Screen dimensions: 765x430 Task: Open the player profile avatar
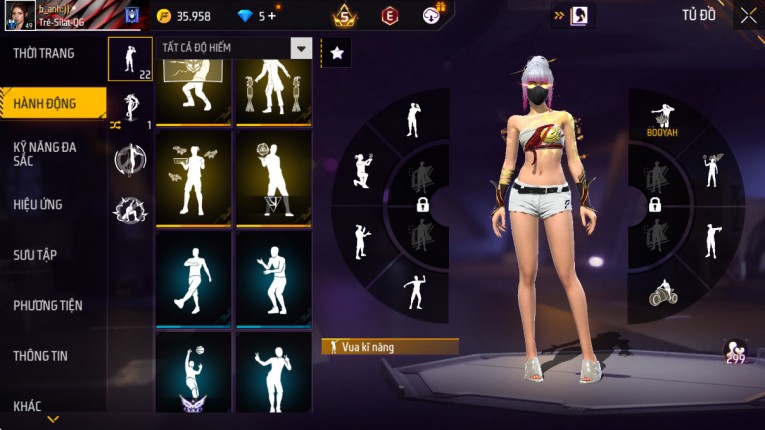click(x=19, y=16)
